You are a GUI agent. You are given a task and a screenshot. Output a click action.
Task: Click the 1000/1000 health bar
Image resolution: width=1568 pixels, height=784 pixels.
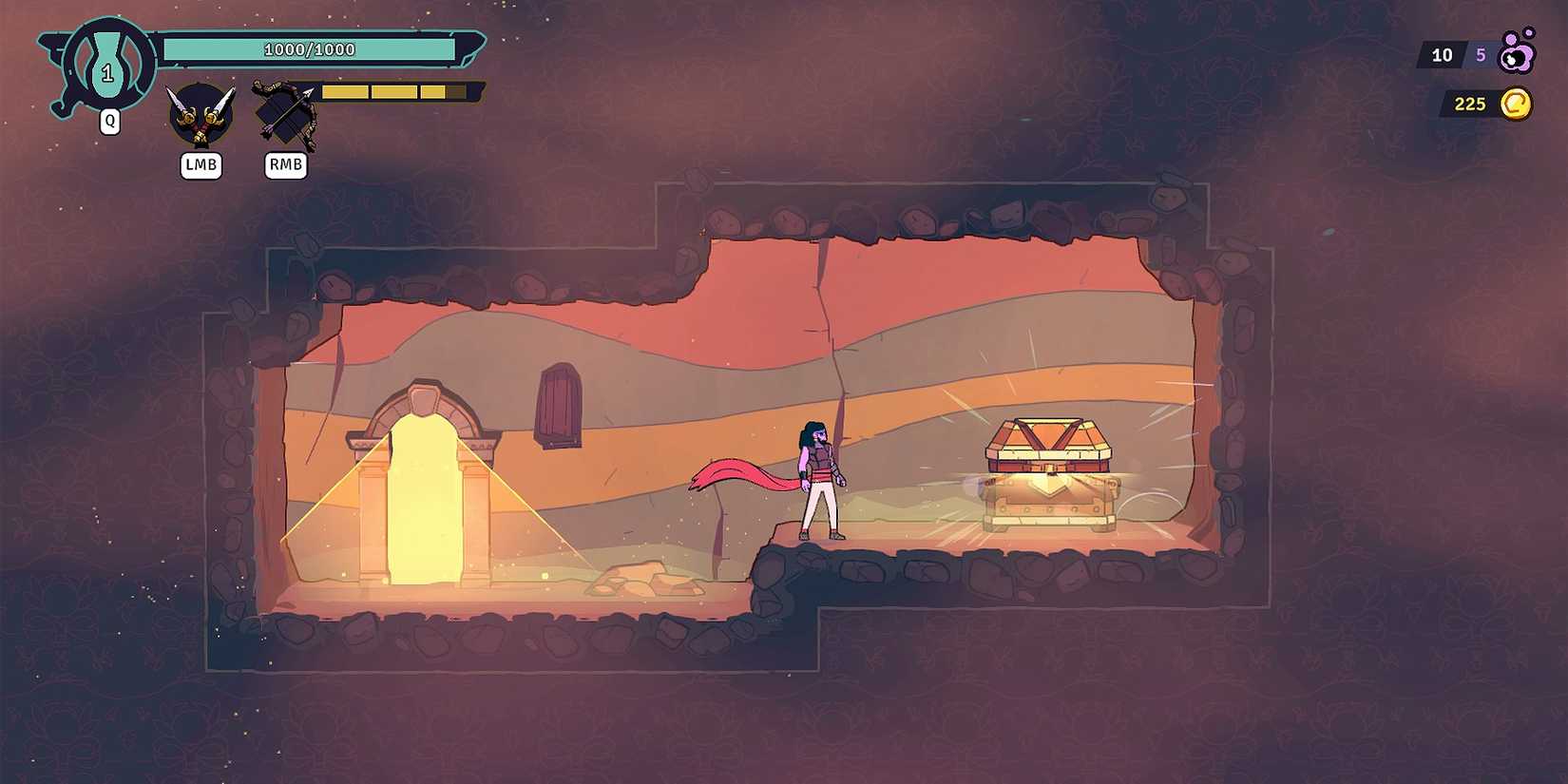[309, 48]
